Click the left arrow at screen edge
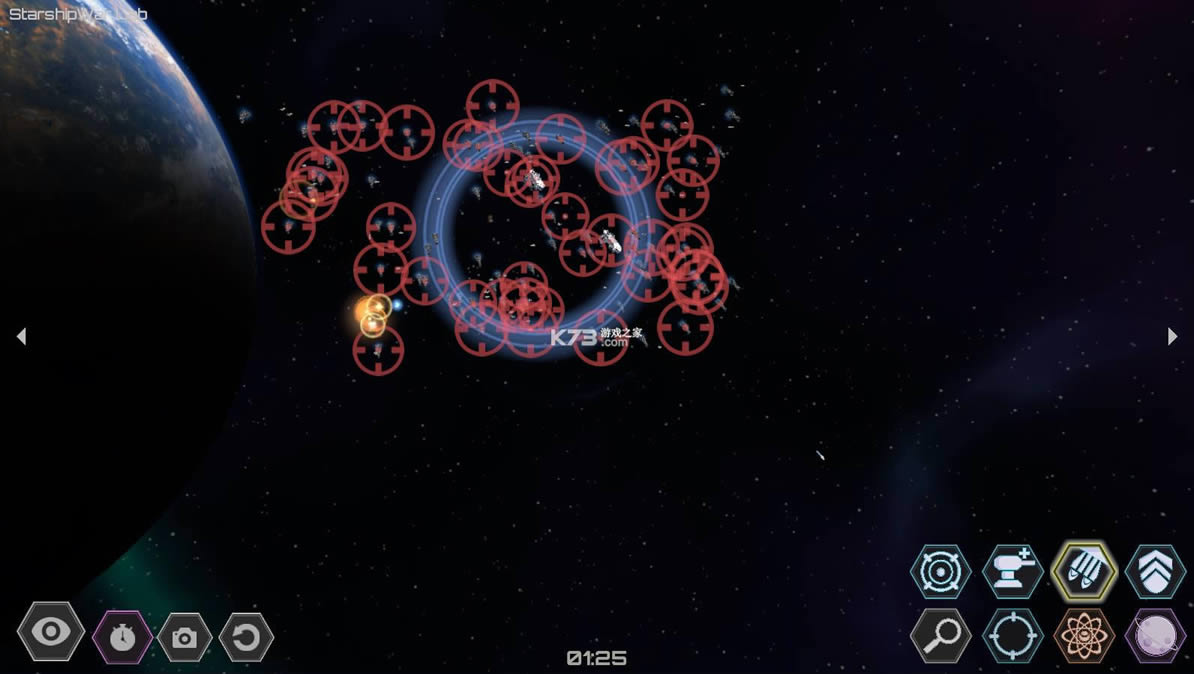The width and height of the screenshot is (1194, 674). (x=21, y=337)
